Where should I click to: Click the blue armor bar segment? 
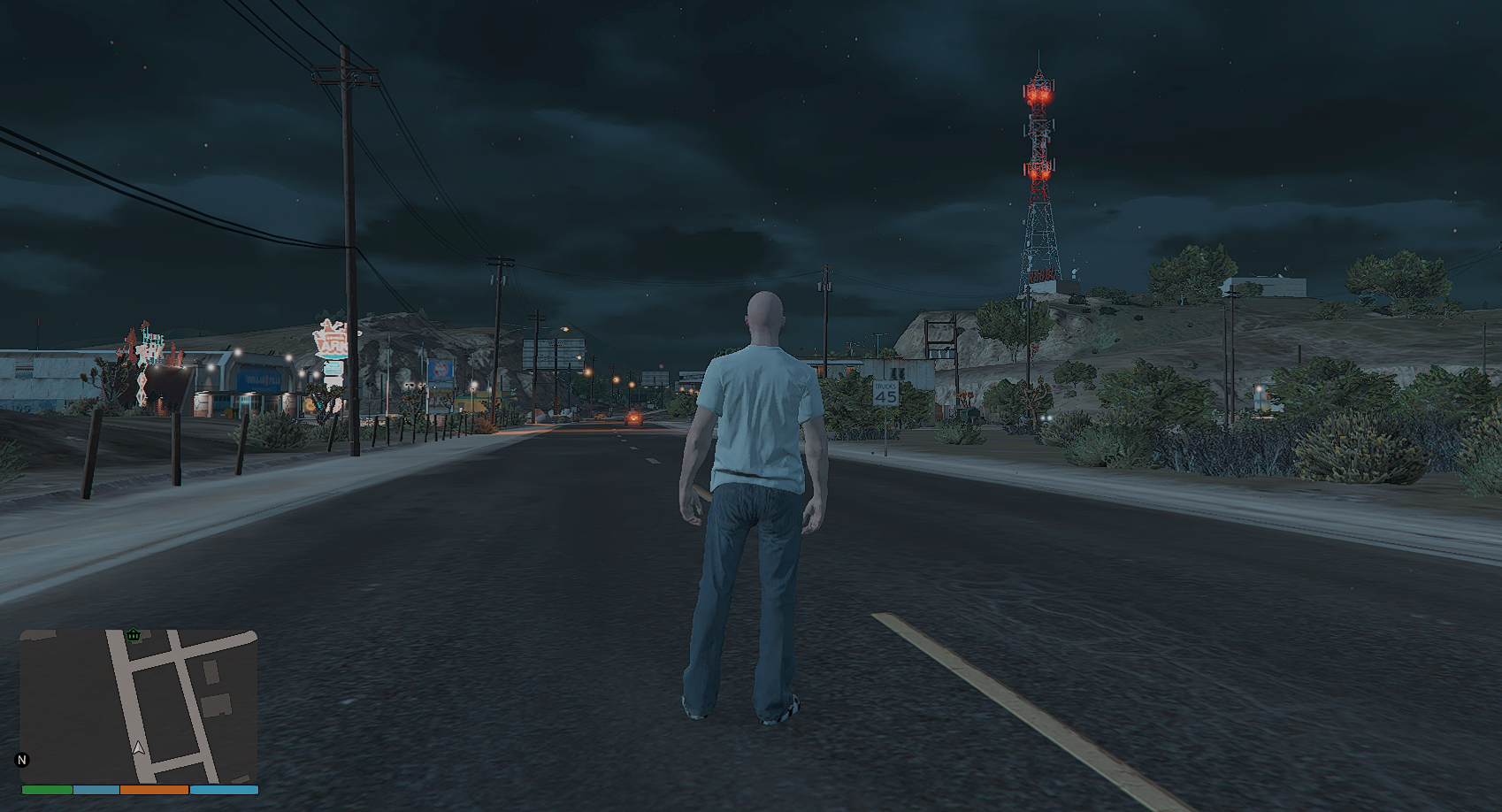click(x=95, y=789)
